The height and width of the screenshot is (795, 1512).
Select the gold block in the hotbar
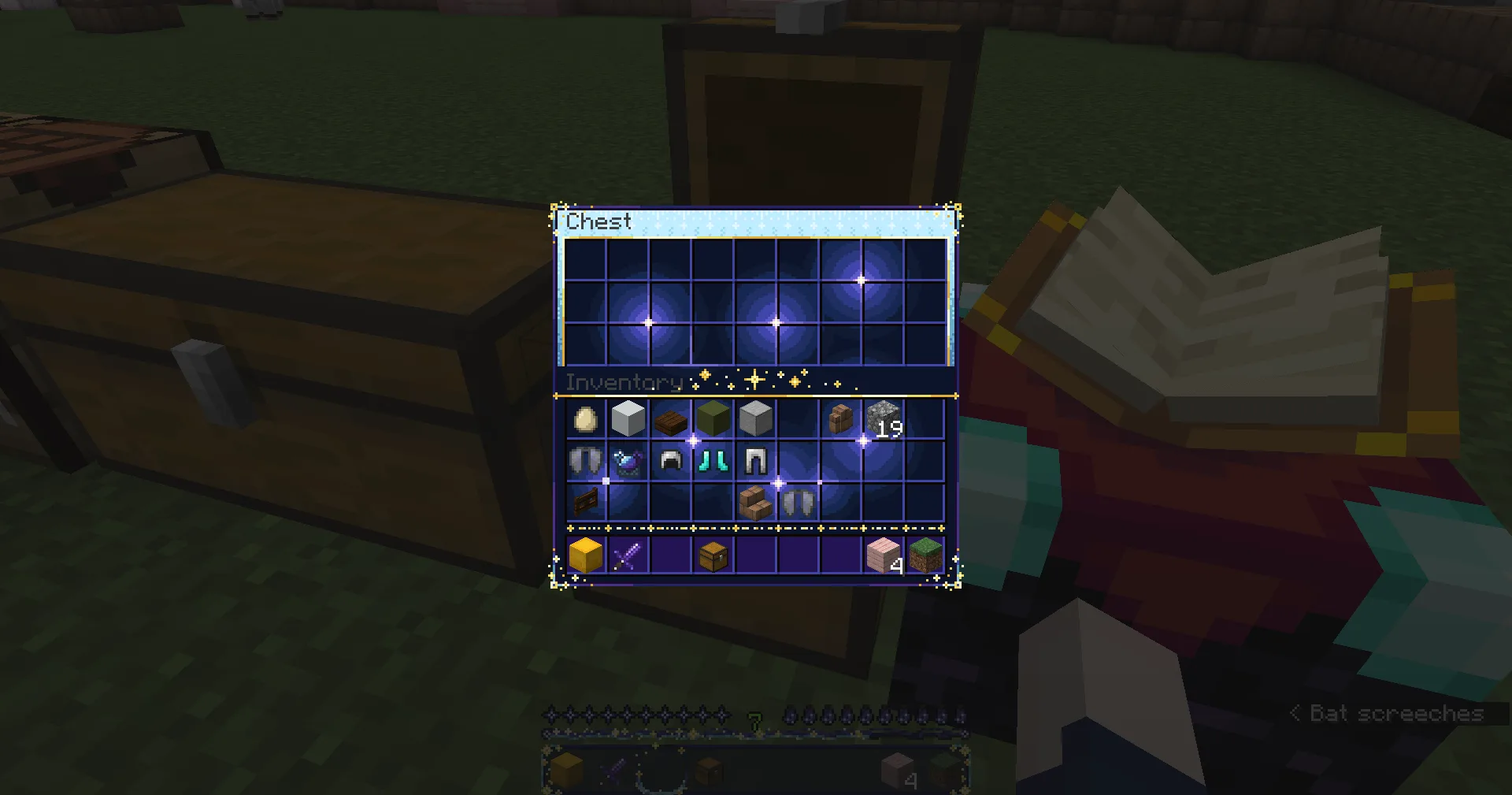(x=586, y=555)
